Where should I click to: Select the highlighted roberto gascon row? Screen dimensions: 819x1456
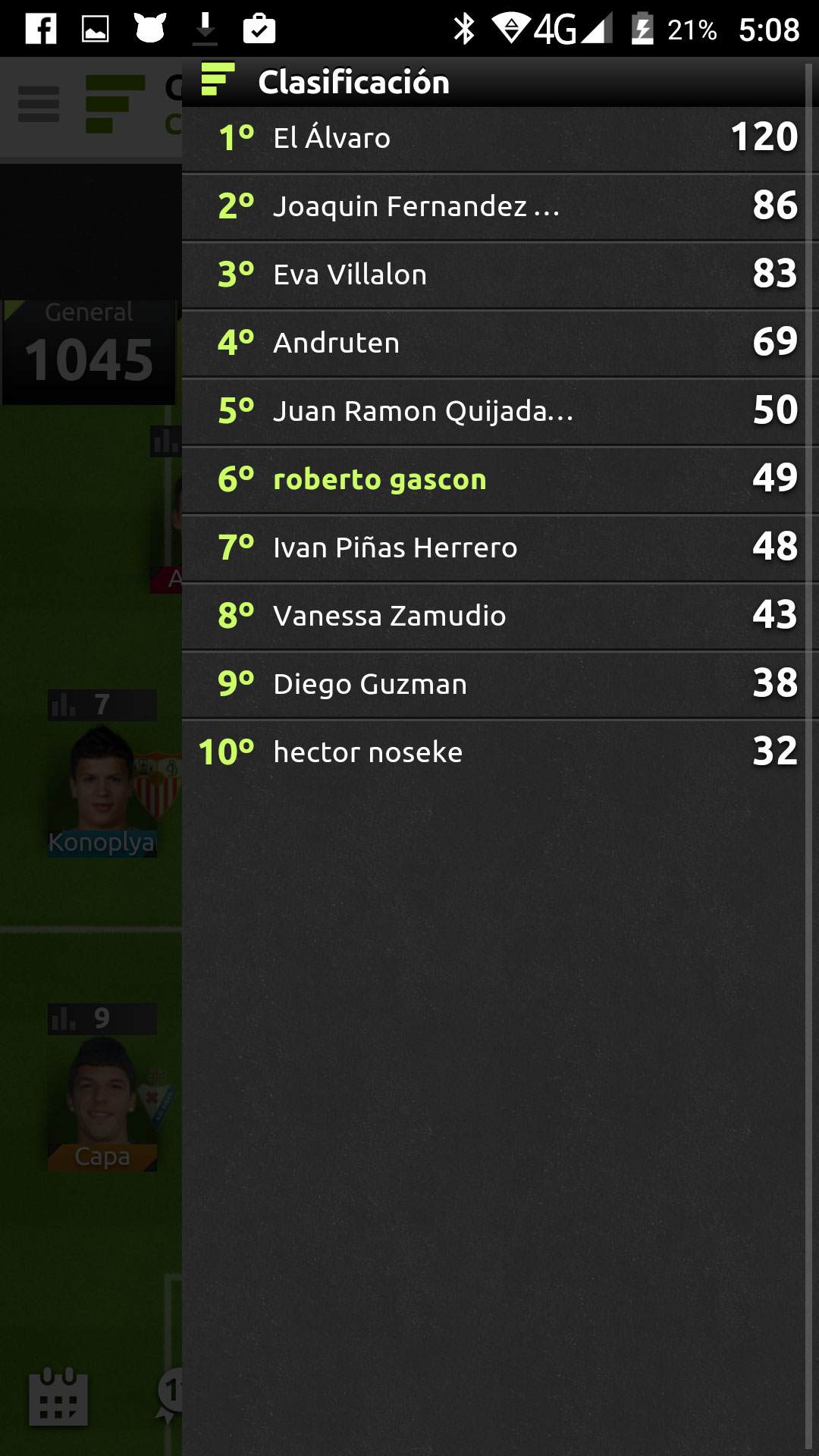click(x=500, y=479)
